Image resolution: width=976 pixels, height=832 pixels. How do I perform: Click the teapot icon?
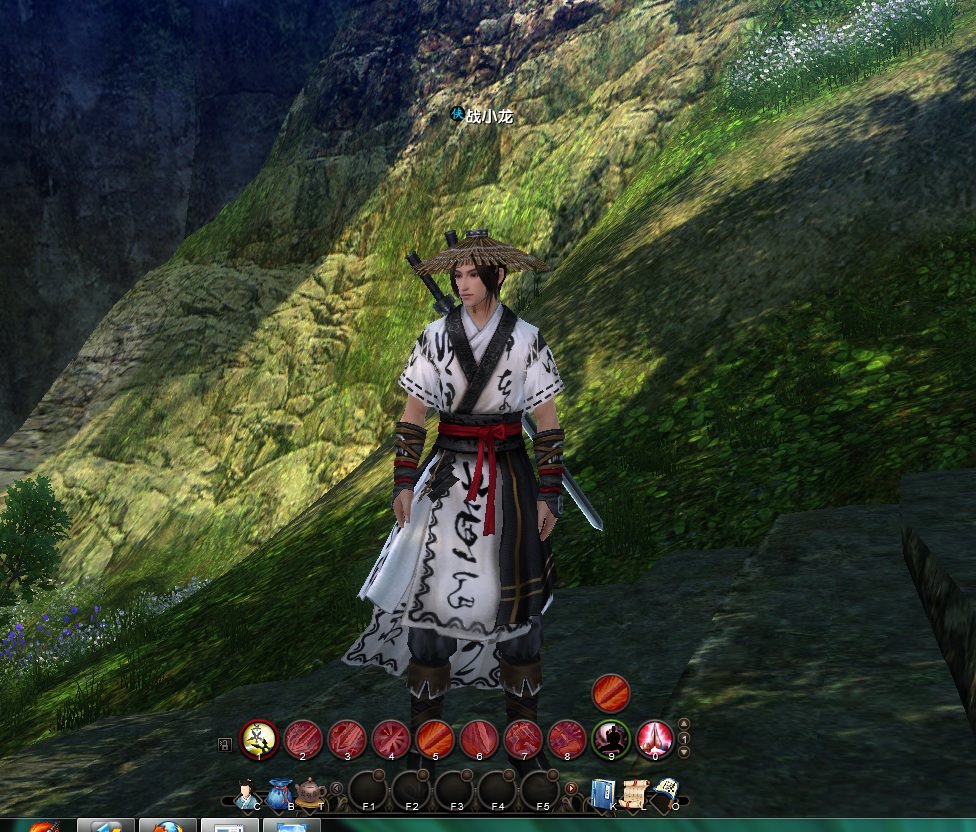coord(311,792)
